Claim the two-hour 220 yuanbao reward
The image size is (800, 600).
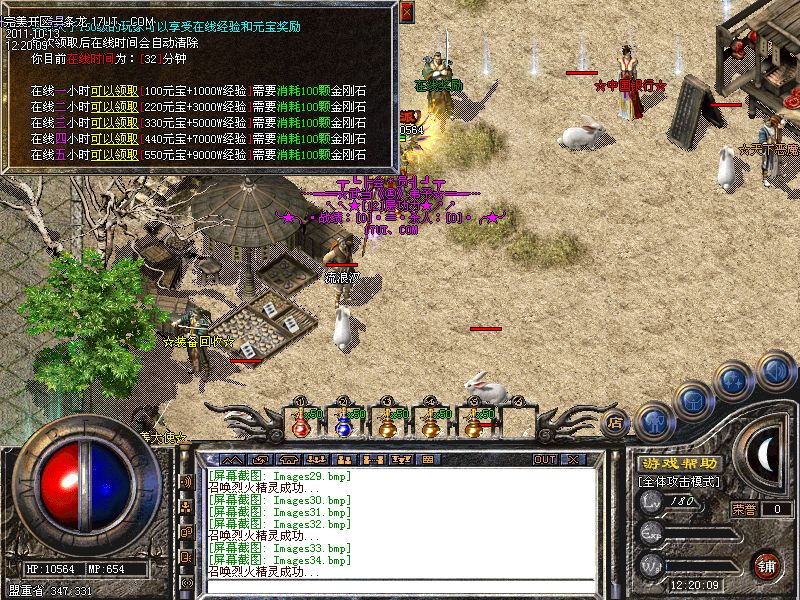114,107
